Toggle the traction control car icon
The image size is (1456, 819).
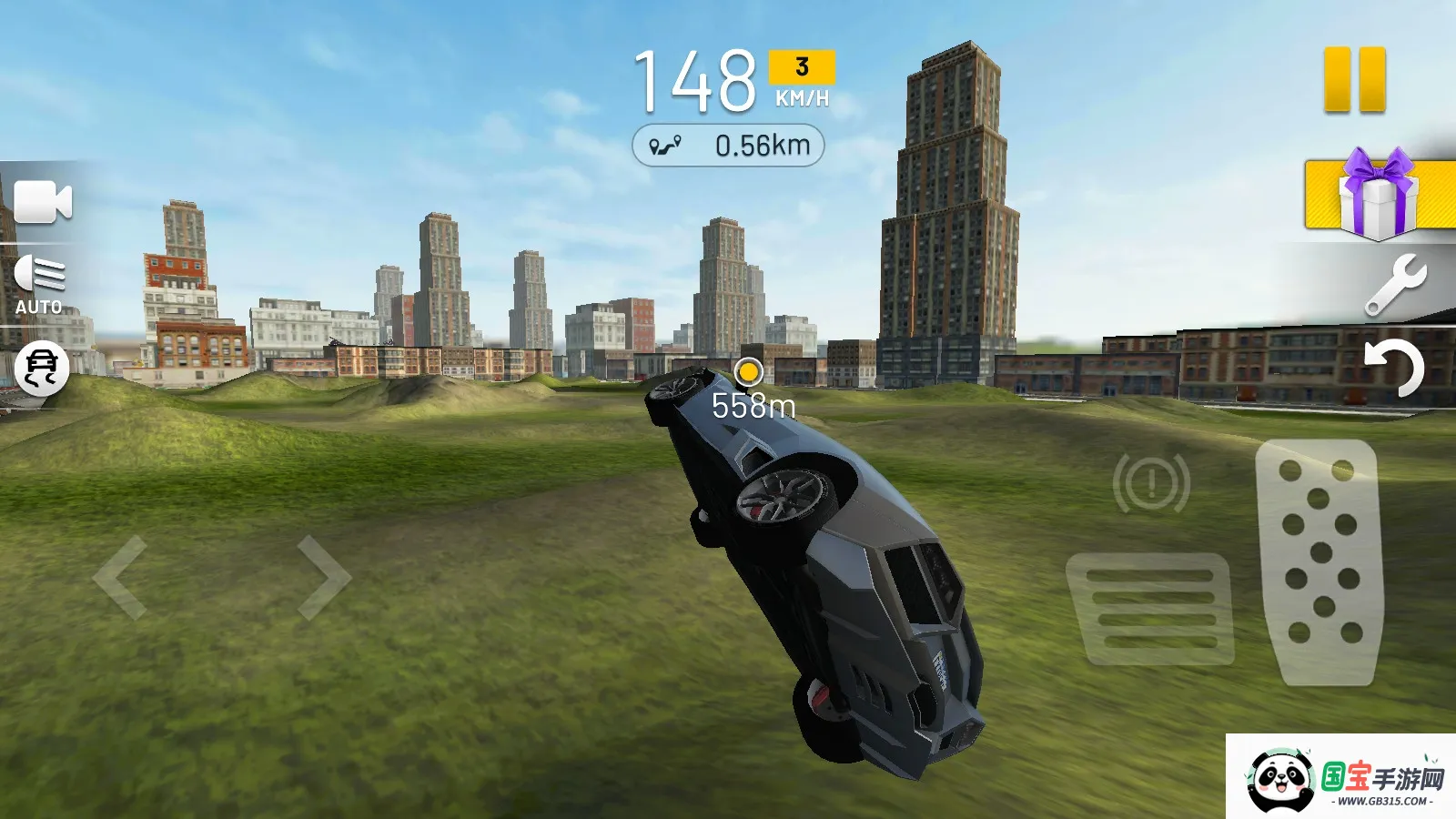(x=42, y=369)
